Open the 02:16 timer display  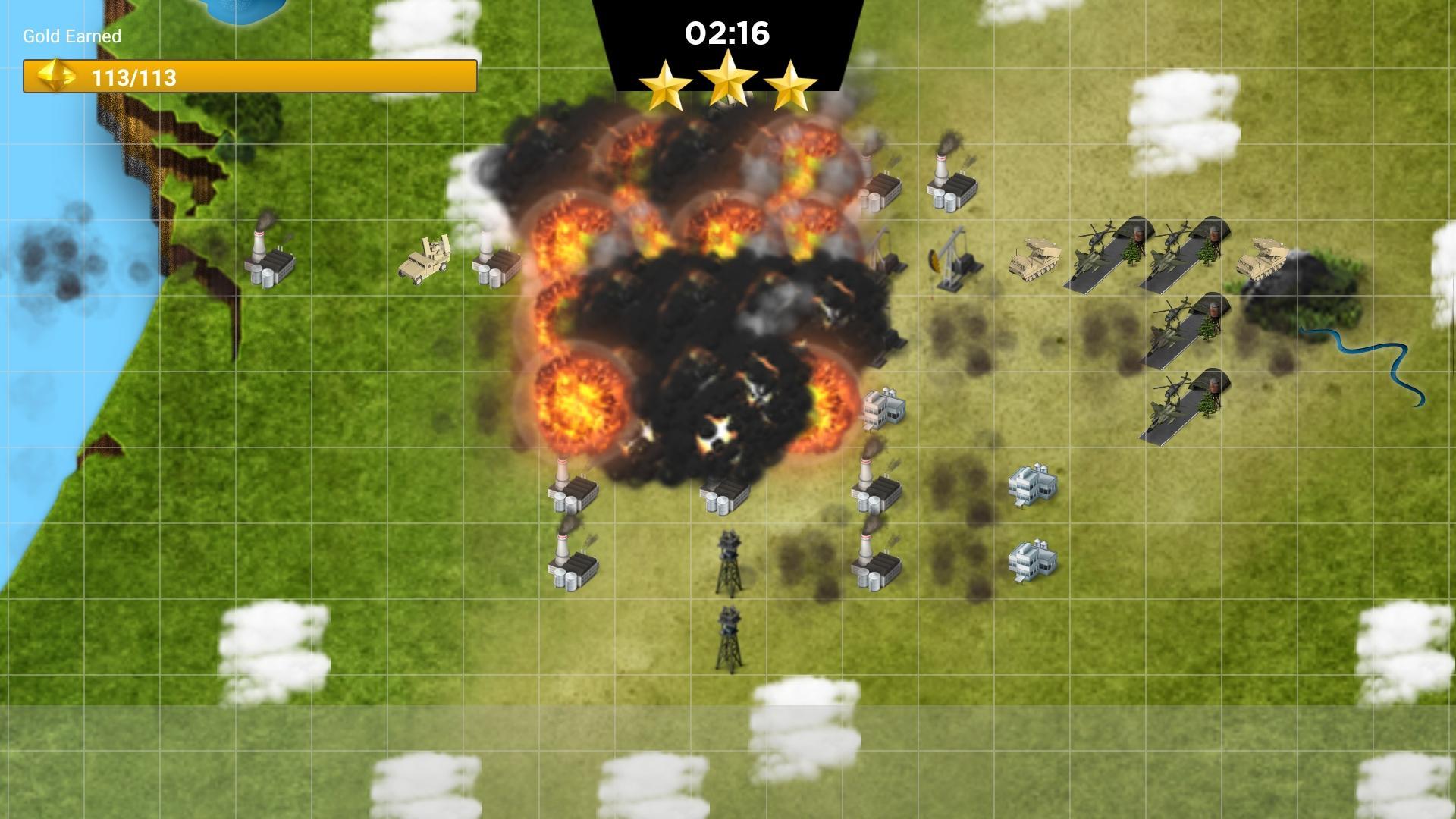[728, 33]
